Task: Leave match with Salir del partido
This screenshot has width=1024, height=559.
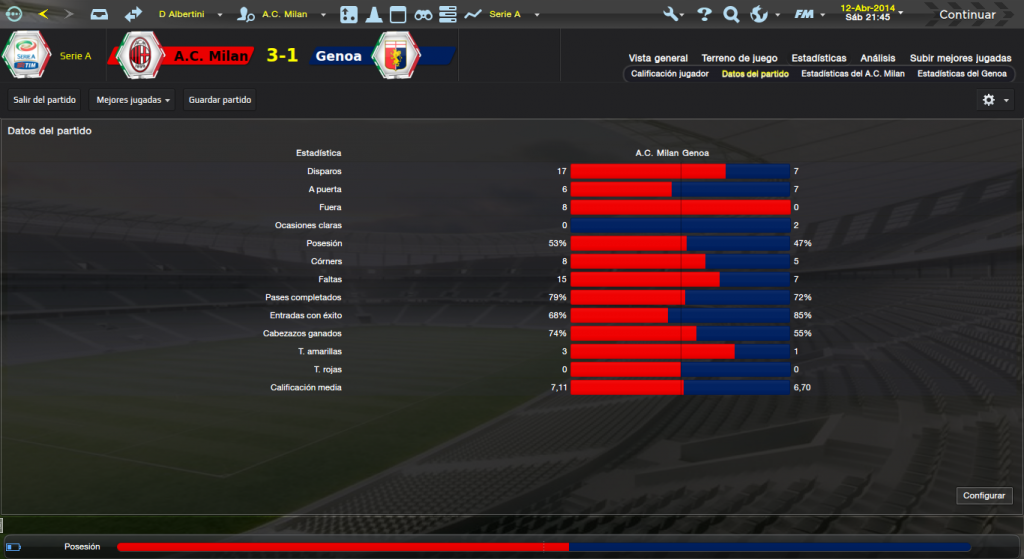Action: tap(44, 100)
